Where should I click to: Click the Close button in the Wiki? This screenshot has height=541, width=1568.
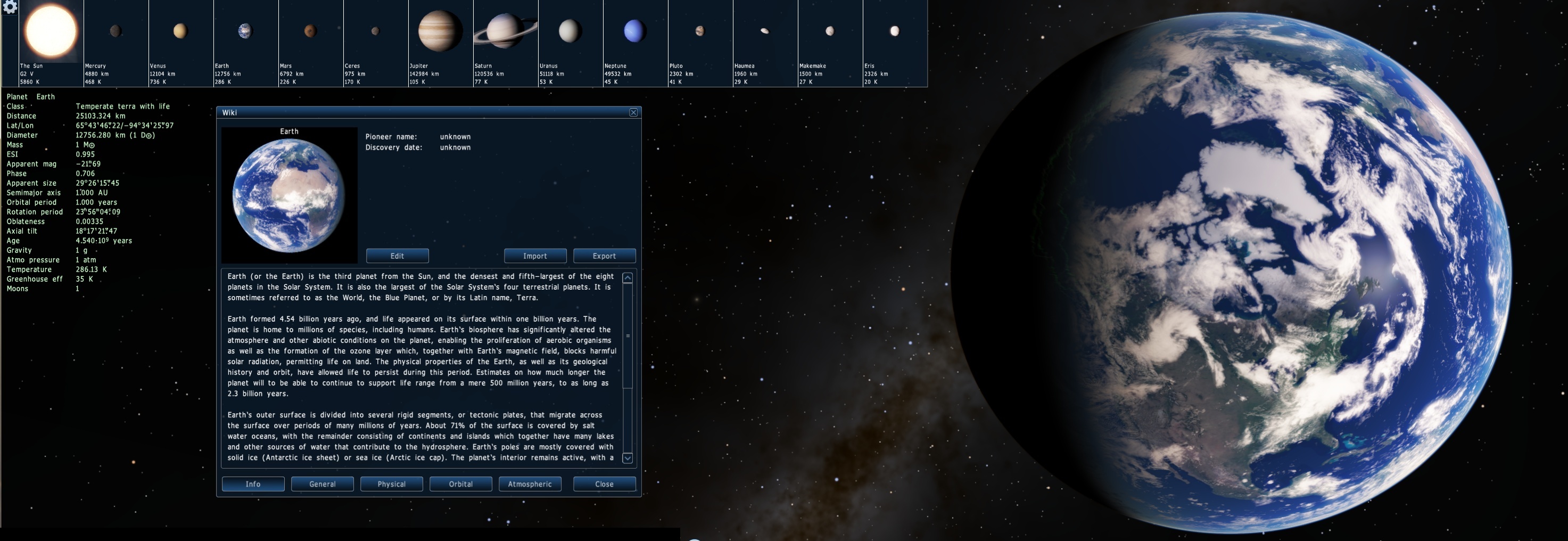(605, 485)
